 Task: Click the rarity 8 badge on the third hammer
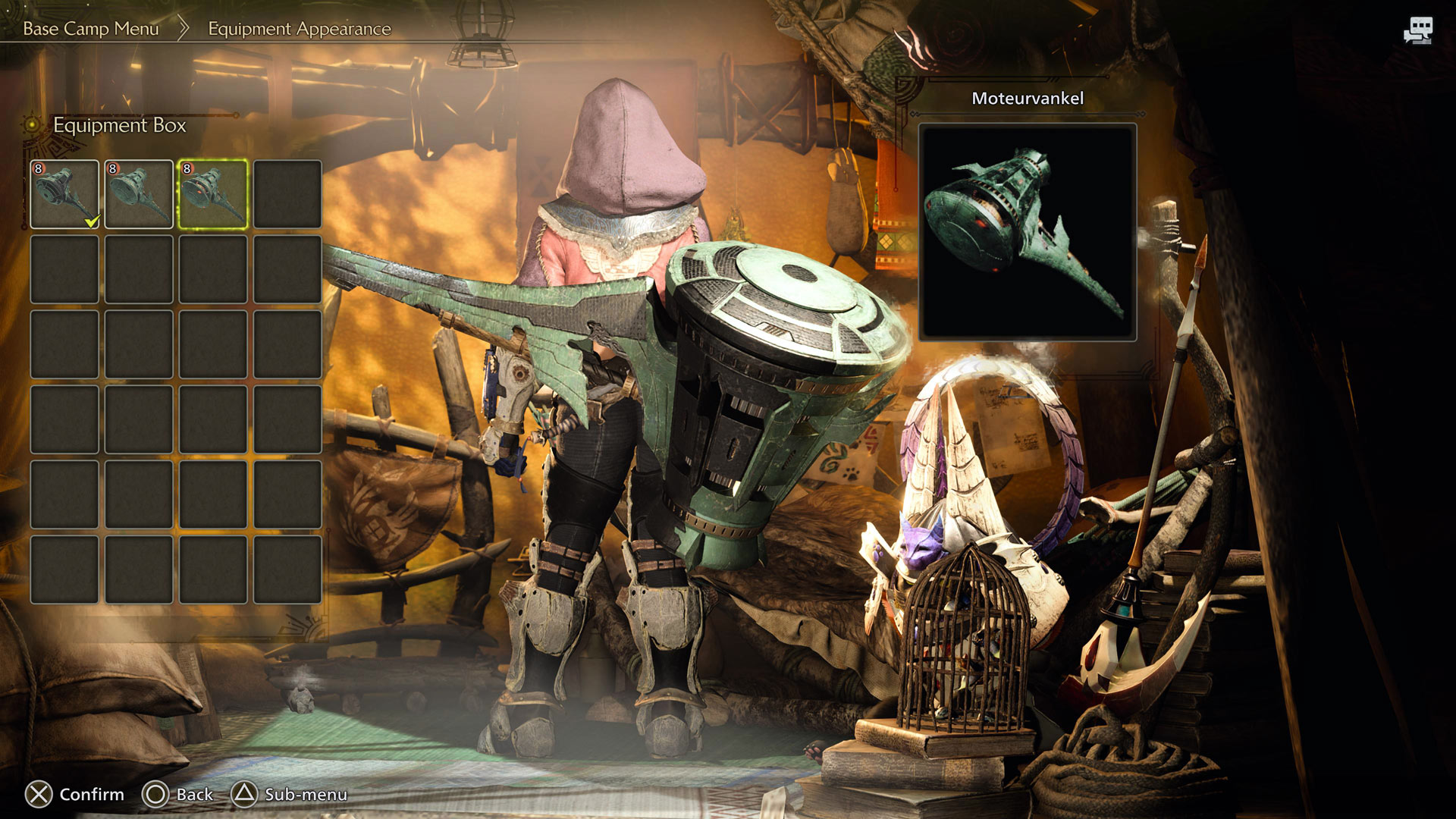click(x=187, y=168)
